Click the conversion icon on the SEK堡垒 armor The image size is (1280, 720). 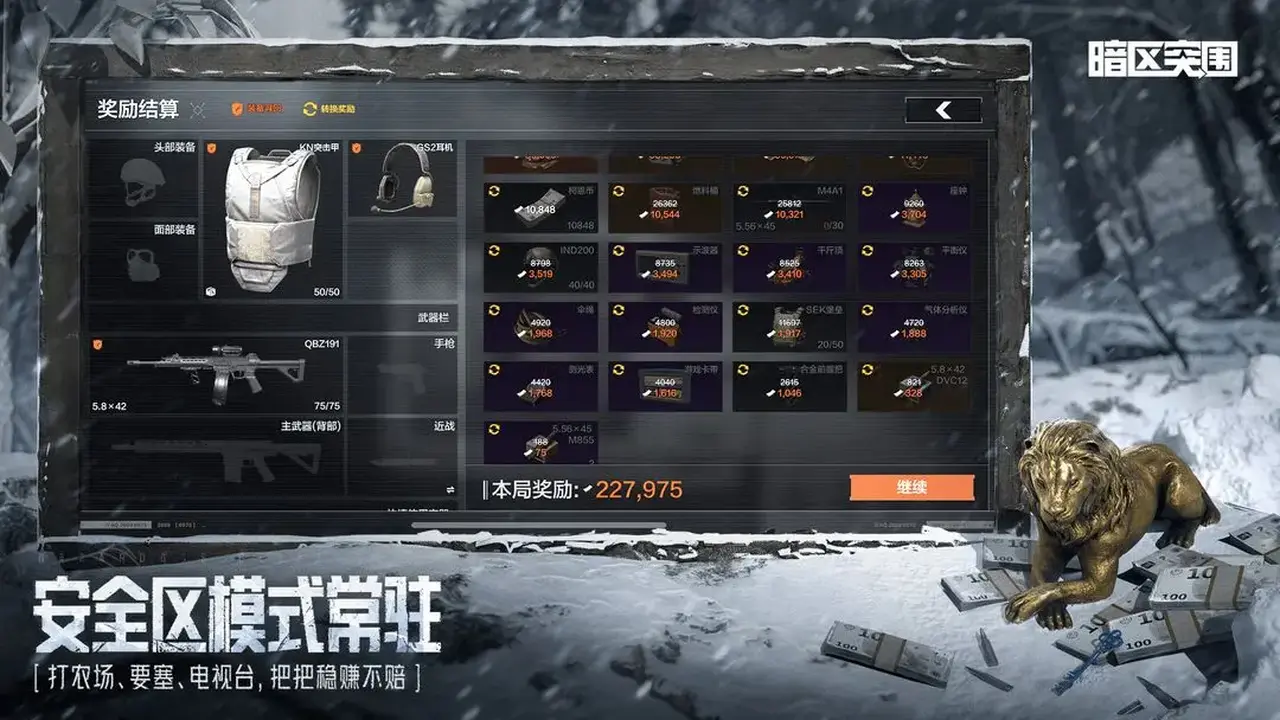pos(741,308)
